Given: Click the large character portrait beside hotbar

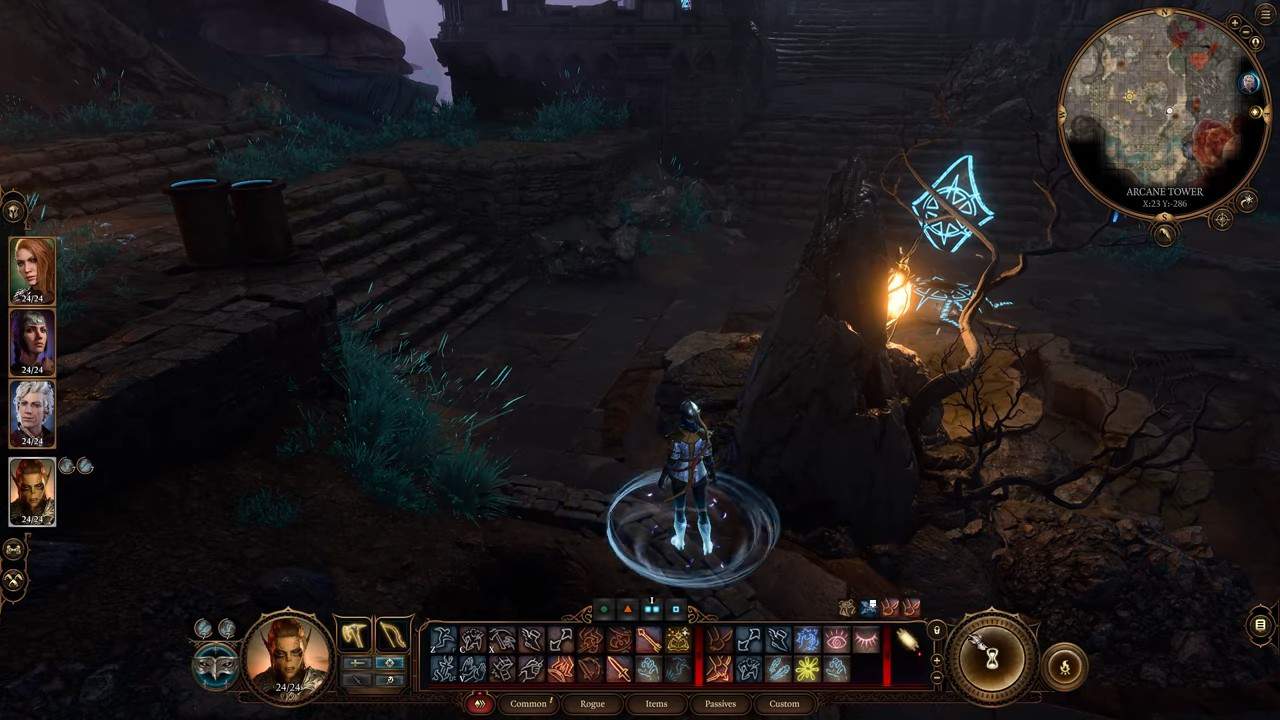Looking at the screenshot, I should coord(288,655).
